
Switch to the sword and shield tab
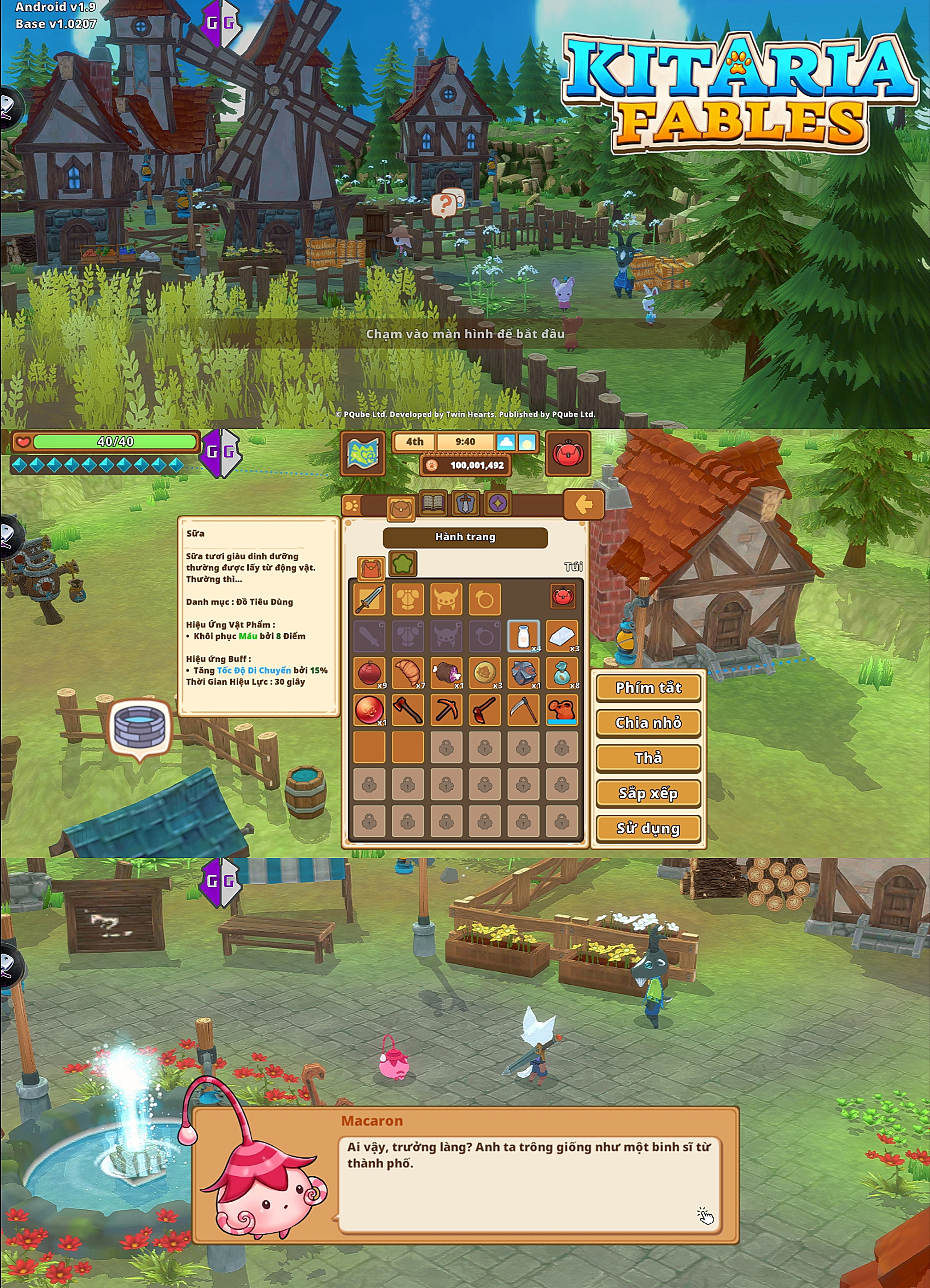pos(465,504)
